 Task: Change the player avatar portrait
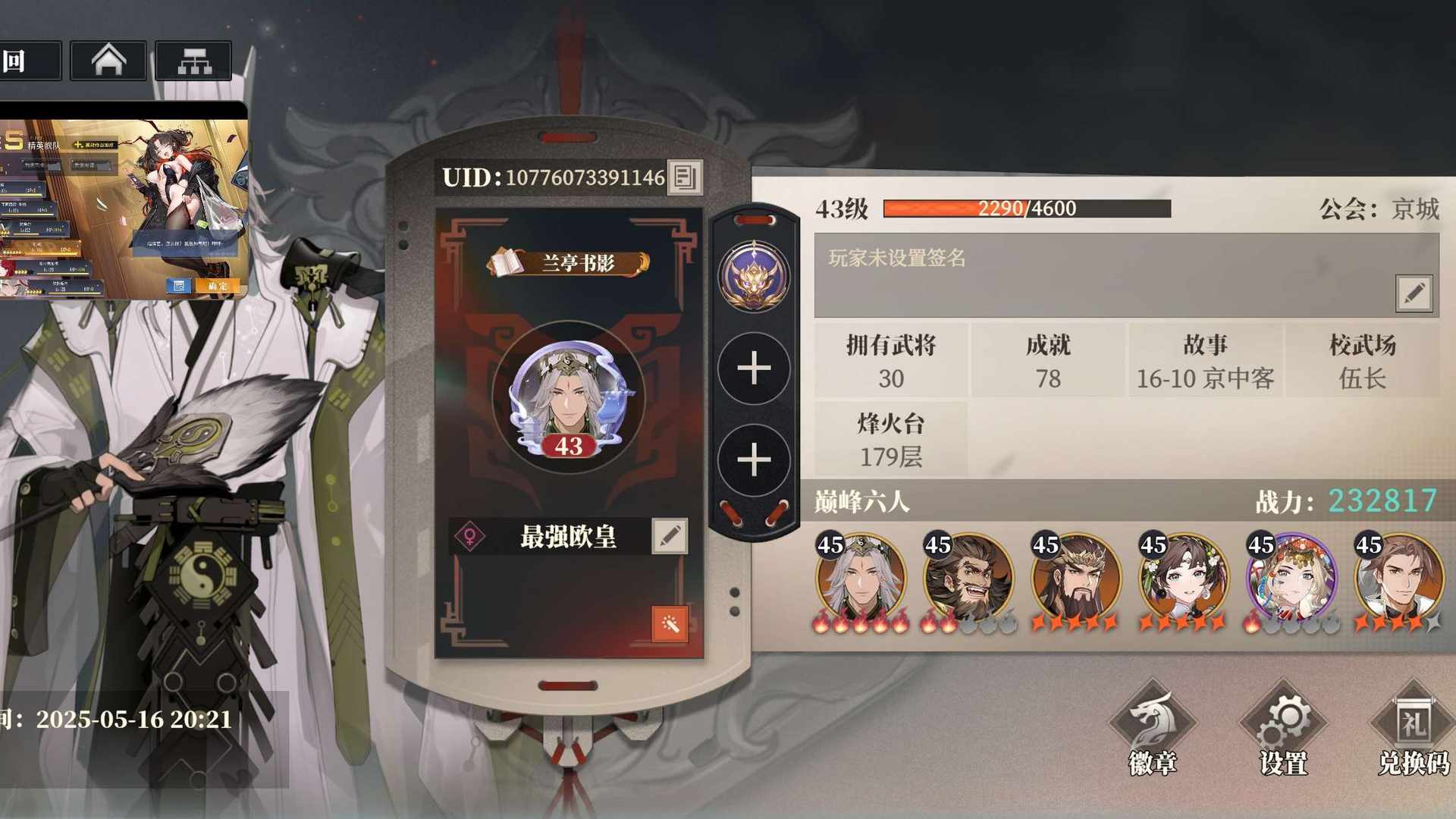[569, 397]
